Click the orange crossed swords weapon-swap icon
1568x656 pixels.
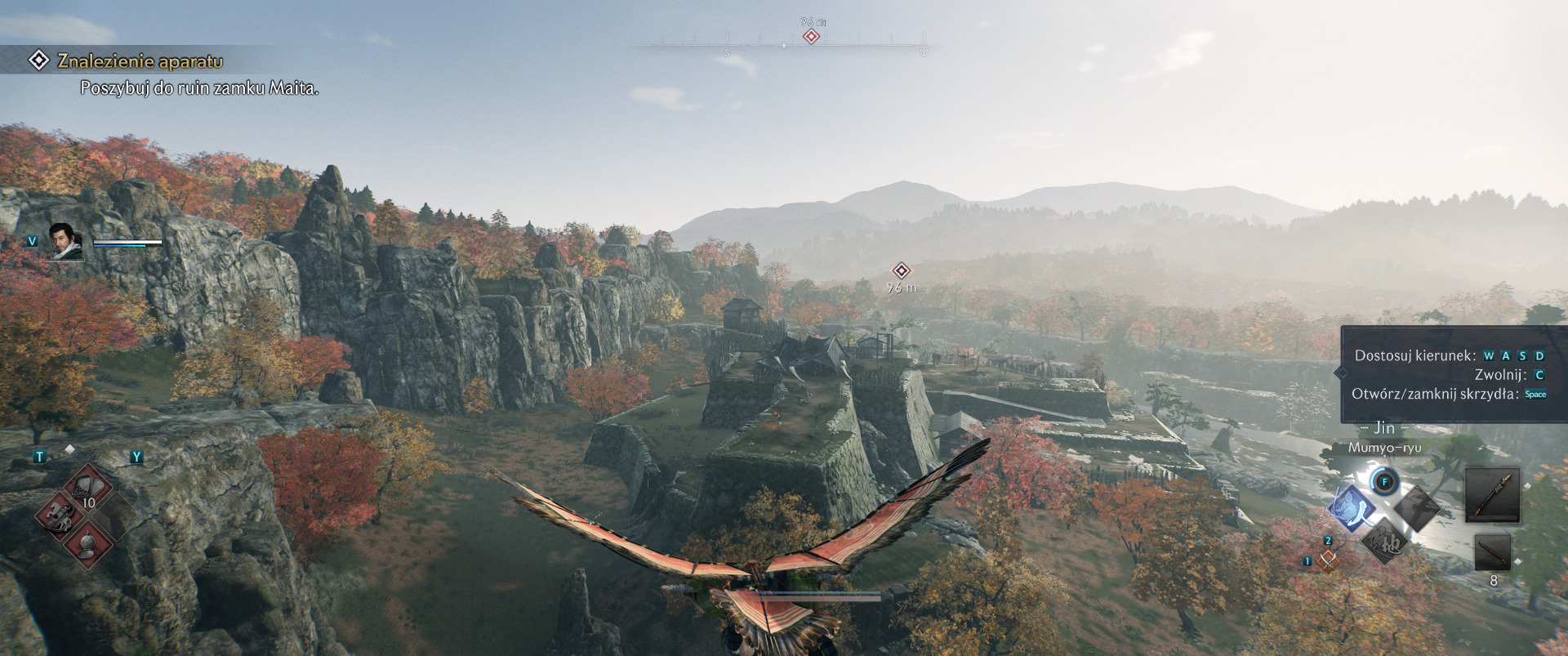[1329, 560]
